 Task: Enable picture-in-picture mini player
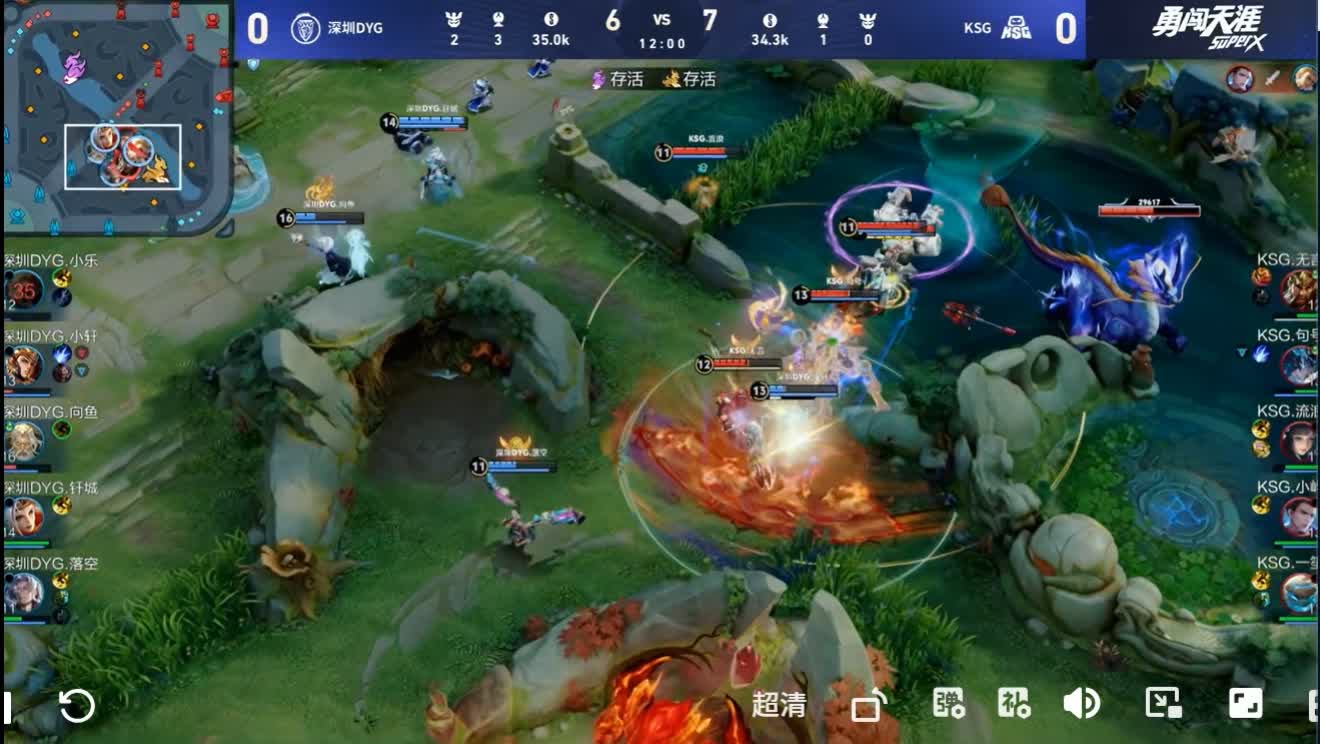pyautogui.click(x=1164, y=704)
